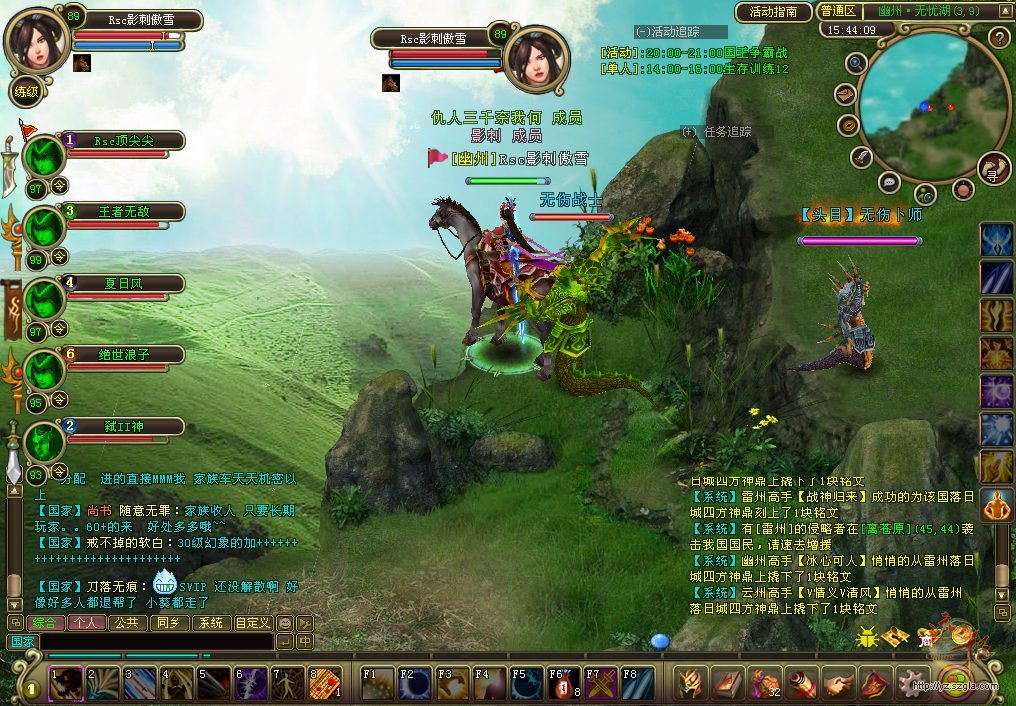Click the question mark help button
The image size is (1016, 706).
point(998,38)
